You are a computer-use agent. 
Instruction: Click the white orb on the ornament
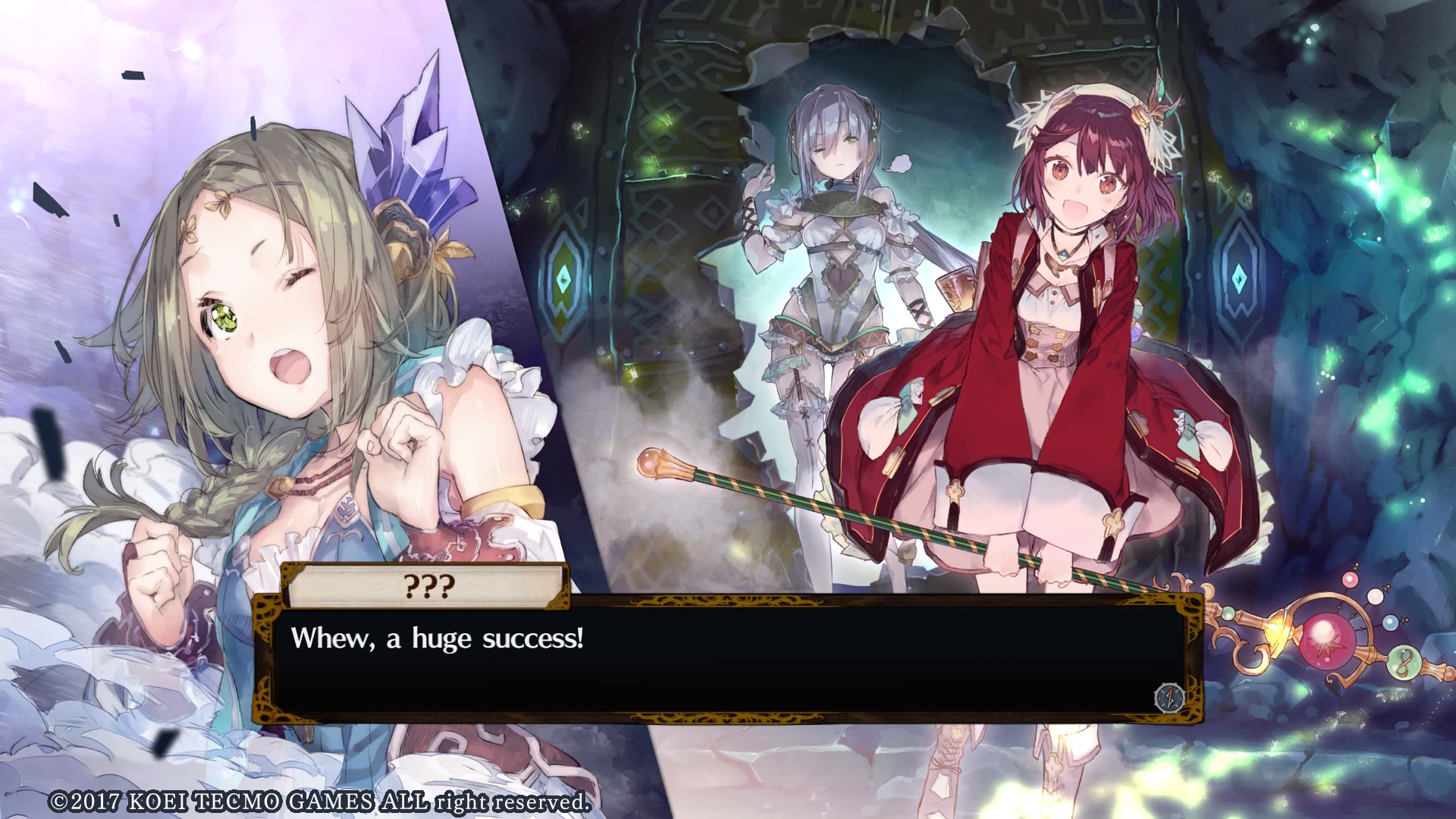(x=1375, y=597)
